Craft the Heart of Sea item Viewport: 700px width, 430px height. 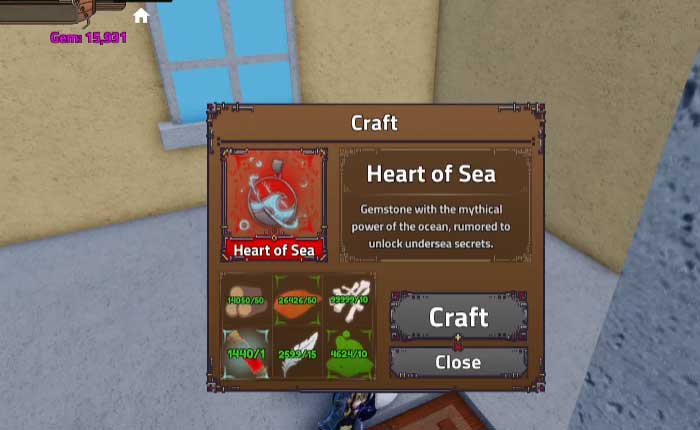[x=458, y=317]
